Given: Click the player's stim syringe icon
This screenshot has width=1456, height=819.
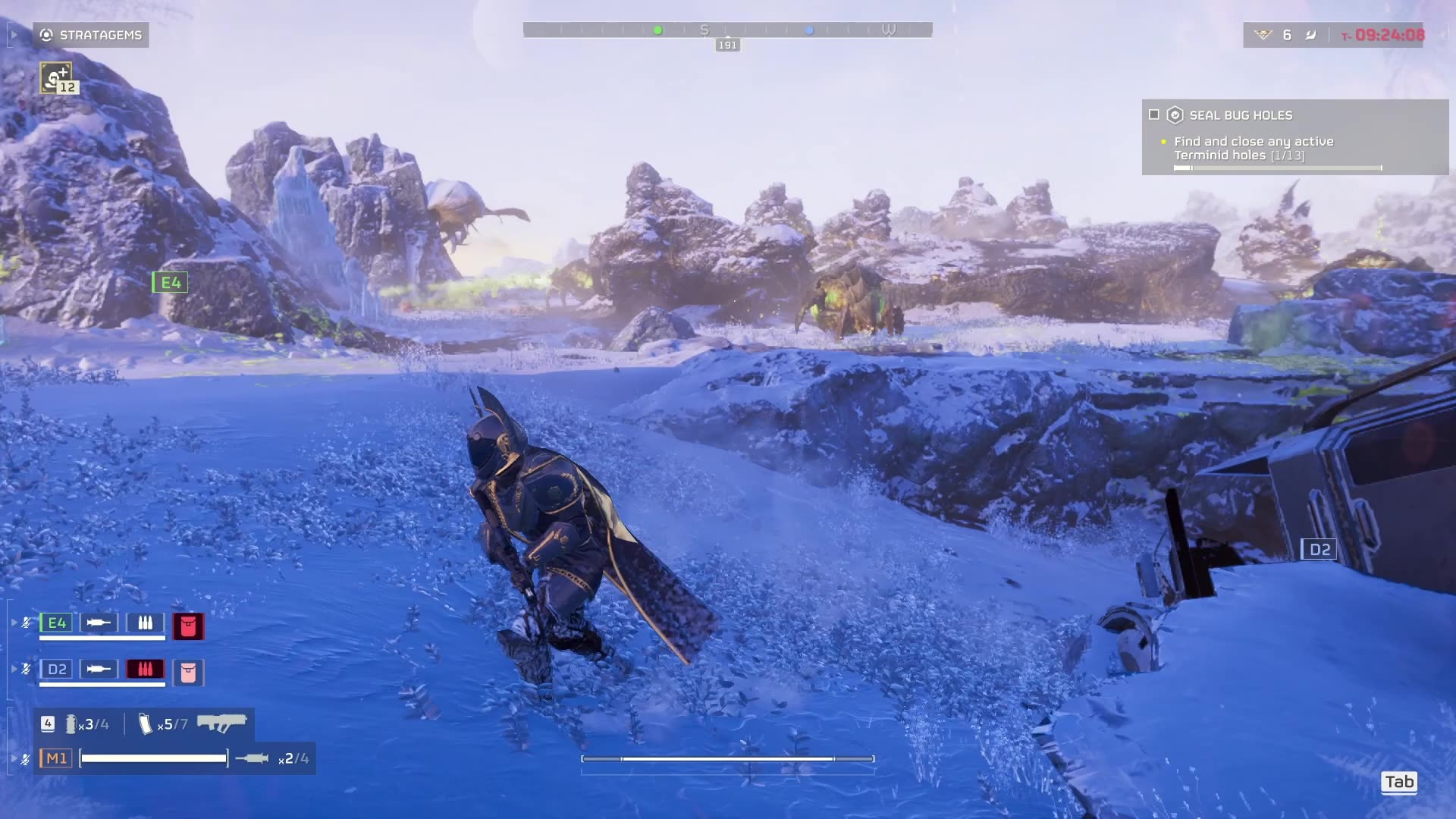Looking at the screenshot, I should tap(253, 758).
